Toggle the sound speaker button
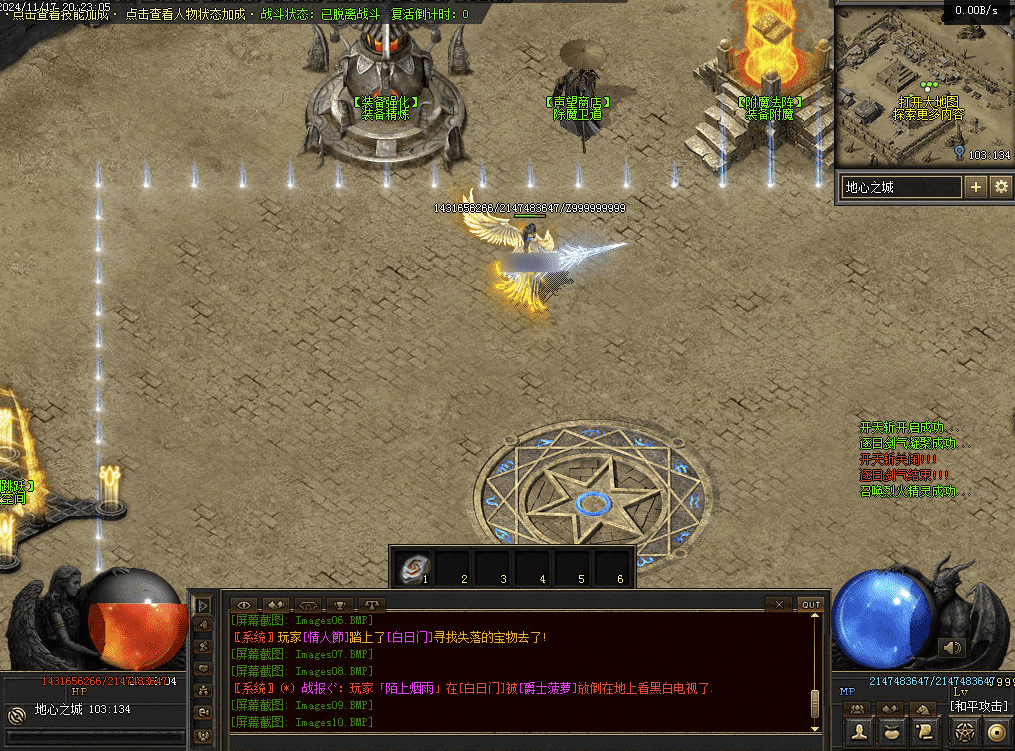The image size is (1015, 751). pyautogui.click(x=952, y=647)
